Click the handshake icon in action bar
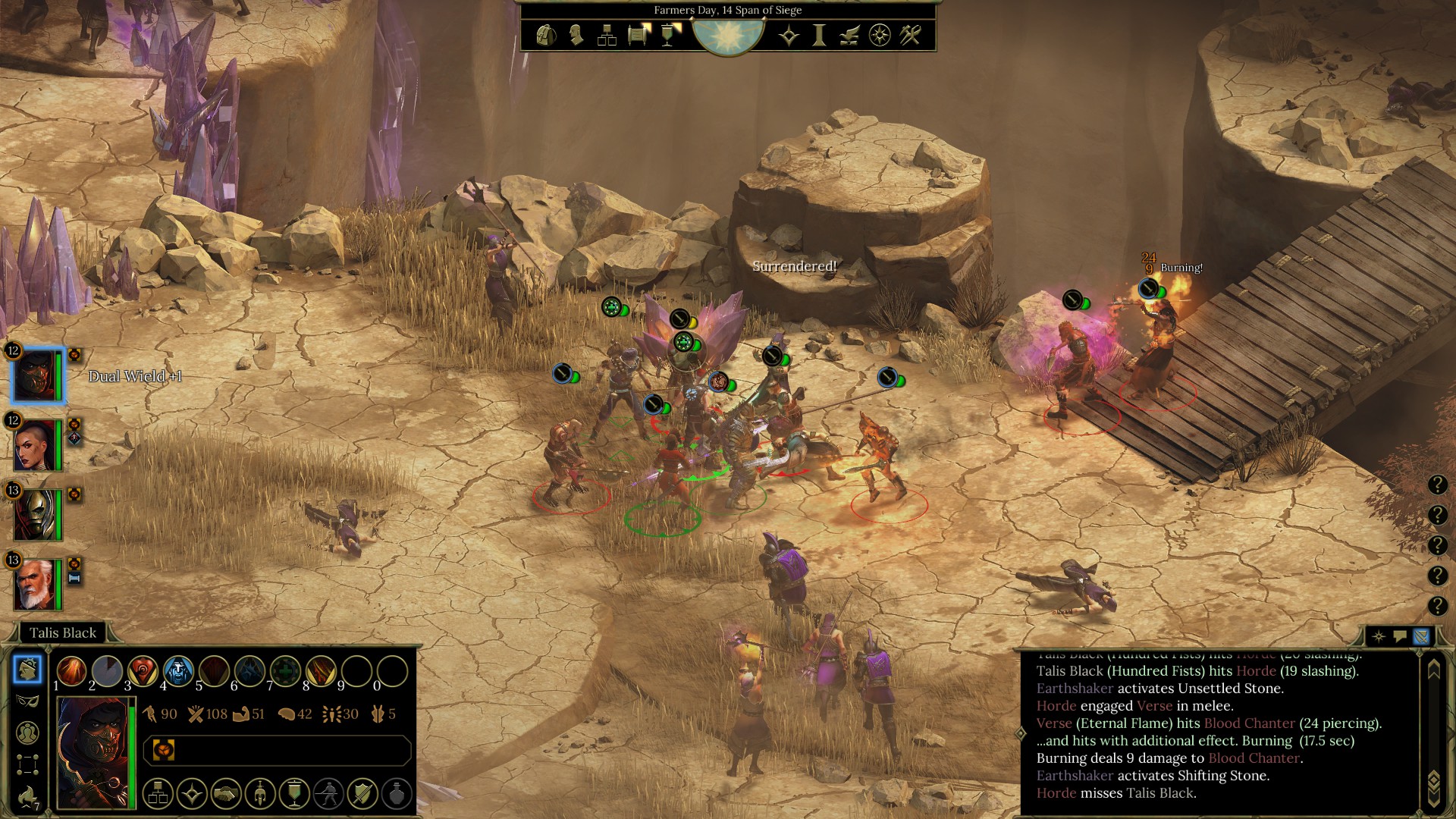This screenshot has height=819, width=1456. [226, 794]
